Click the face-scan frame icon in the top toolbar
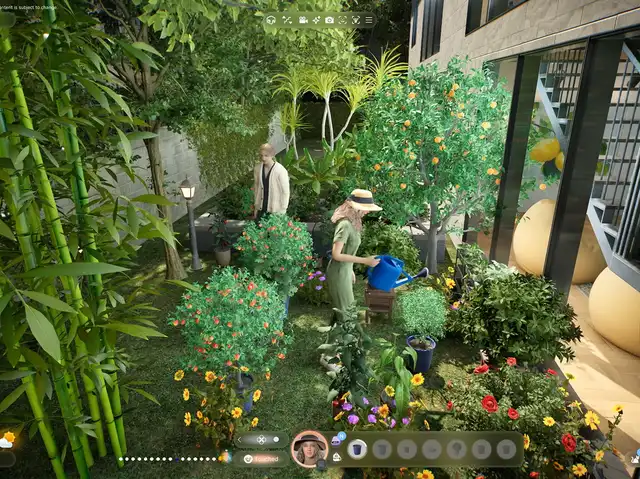Screen dimensions: 640x479 tap(342, 20)
